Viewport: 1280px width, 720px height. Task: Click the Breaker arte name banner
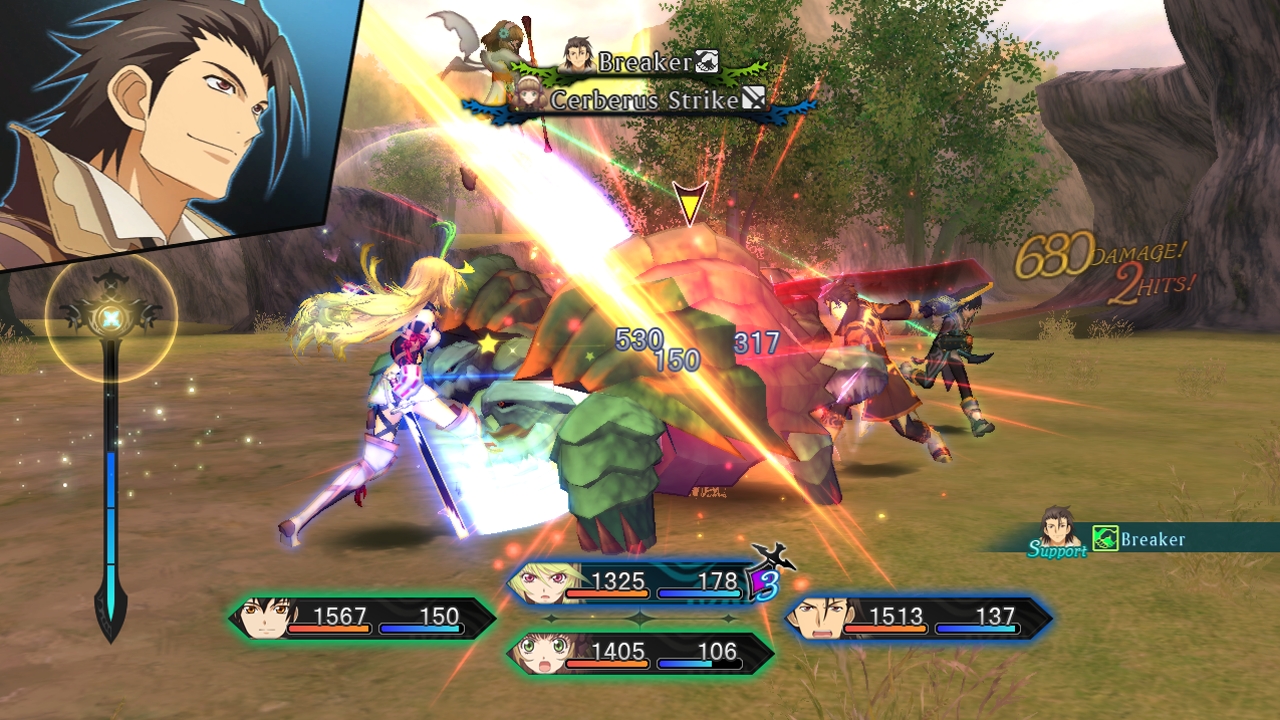pos(640,62)
